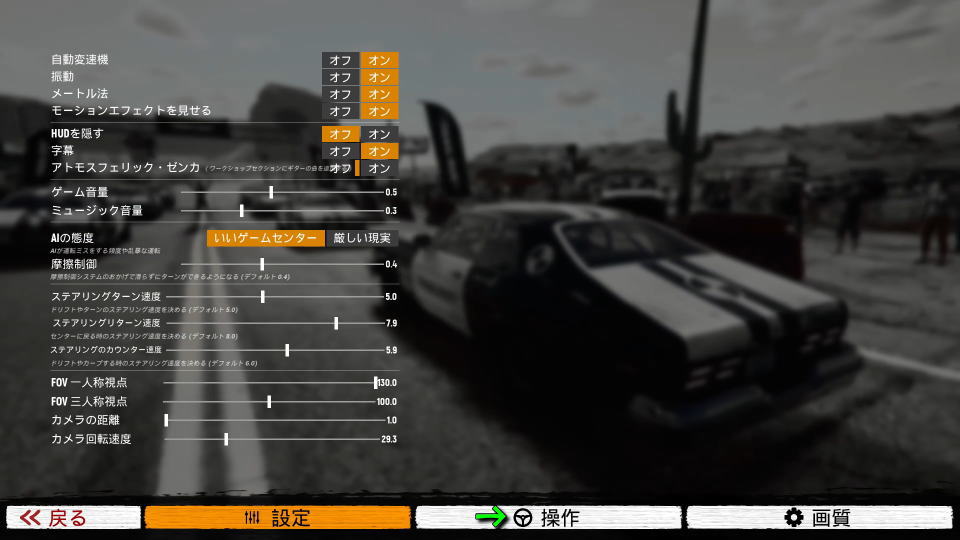
Task: Switch メートル法 to オフ
Action: coord(340,94)
